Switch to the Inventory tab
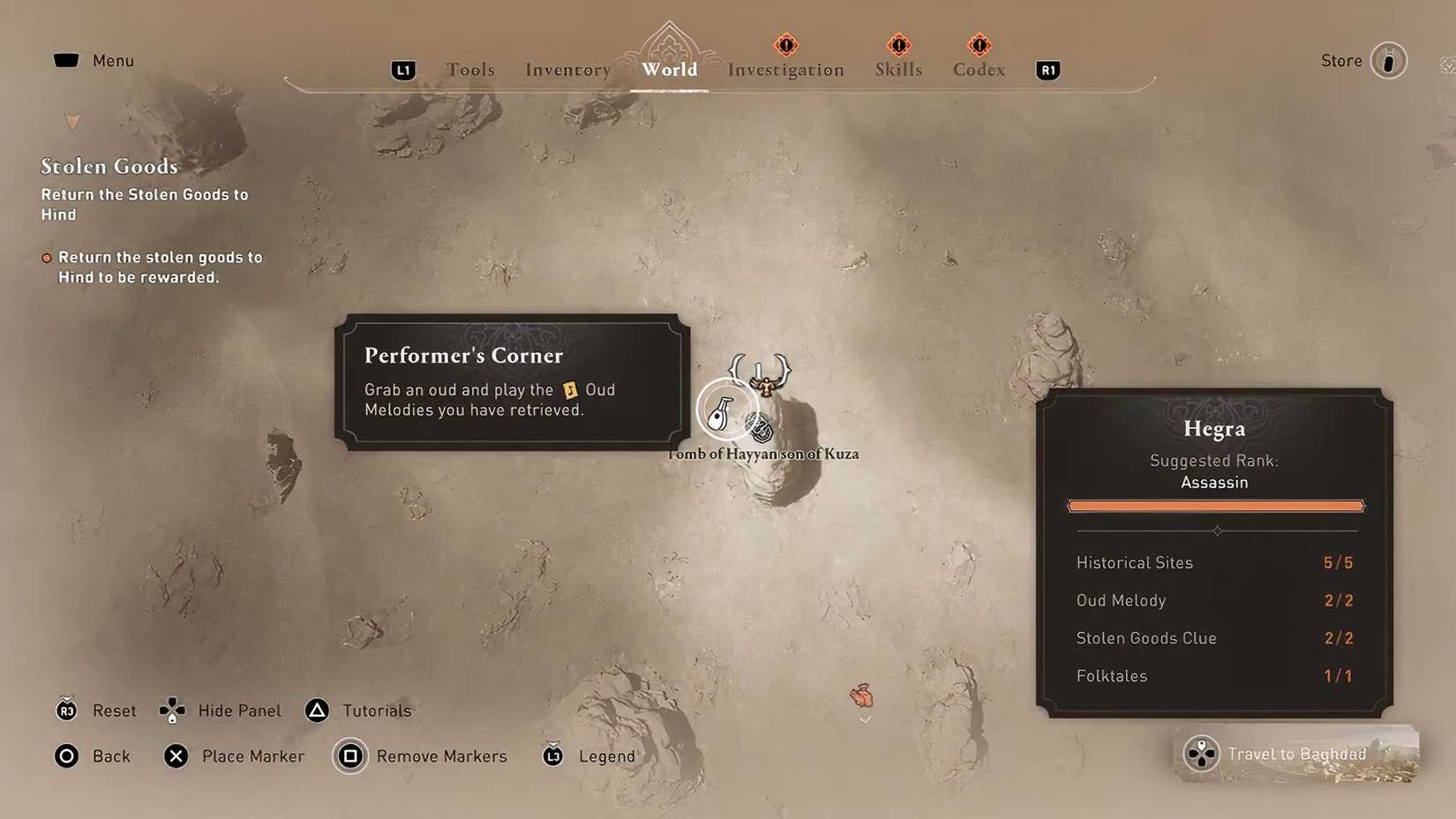The height and width of the screenshot is (819, 1456). 567,69
